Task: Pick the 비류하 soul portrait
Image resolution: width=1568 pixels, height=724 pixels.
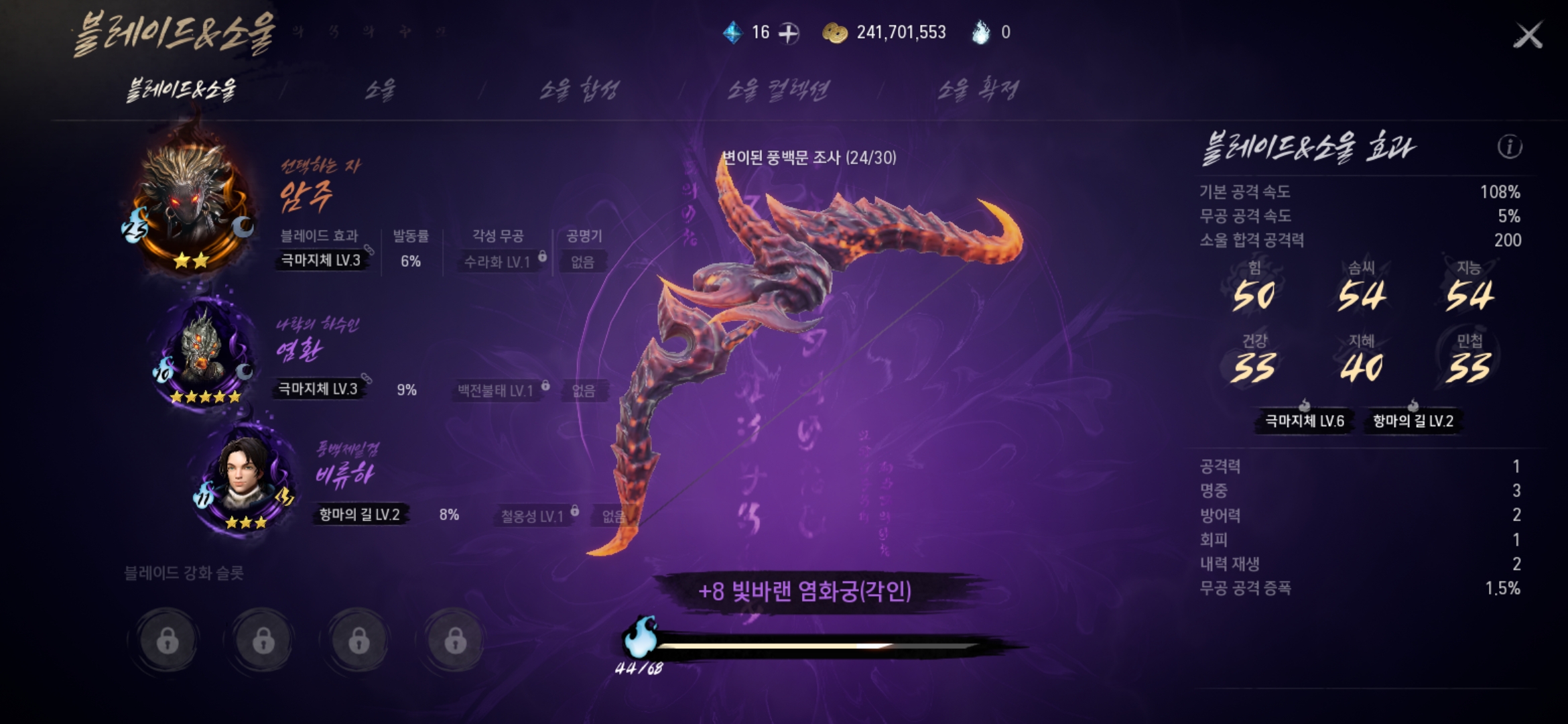Action: (x=245, y=476)
